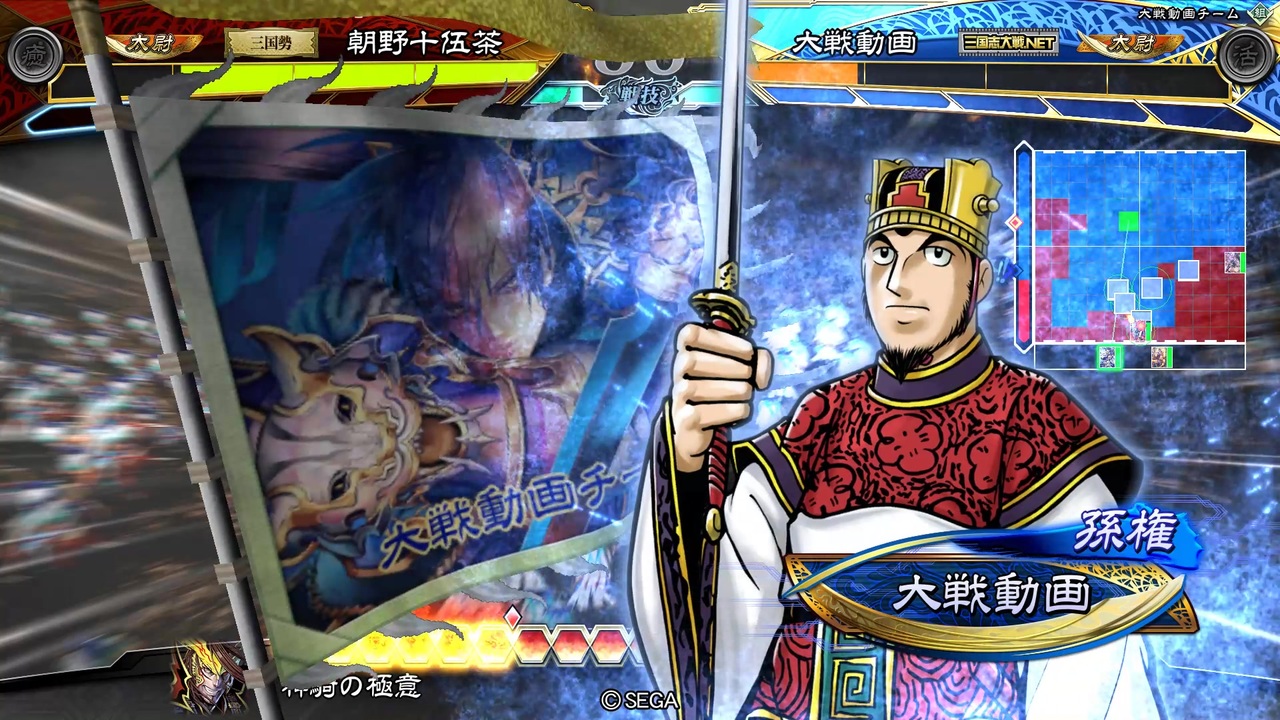Select the blue player's 太尉 rank emblem
Screen dimensions: 1280x720
(x=1135, y=45)
